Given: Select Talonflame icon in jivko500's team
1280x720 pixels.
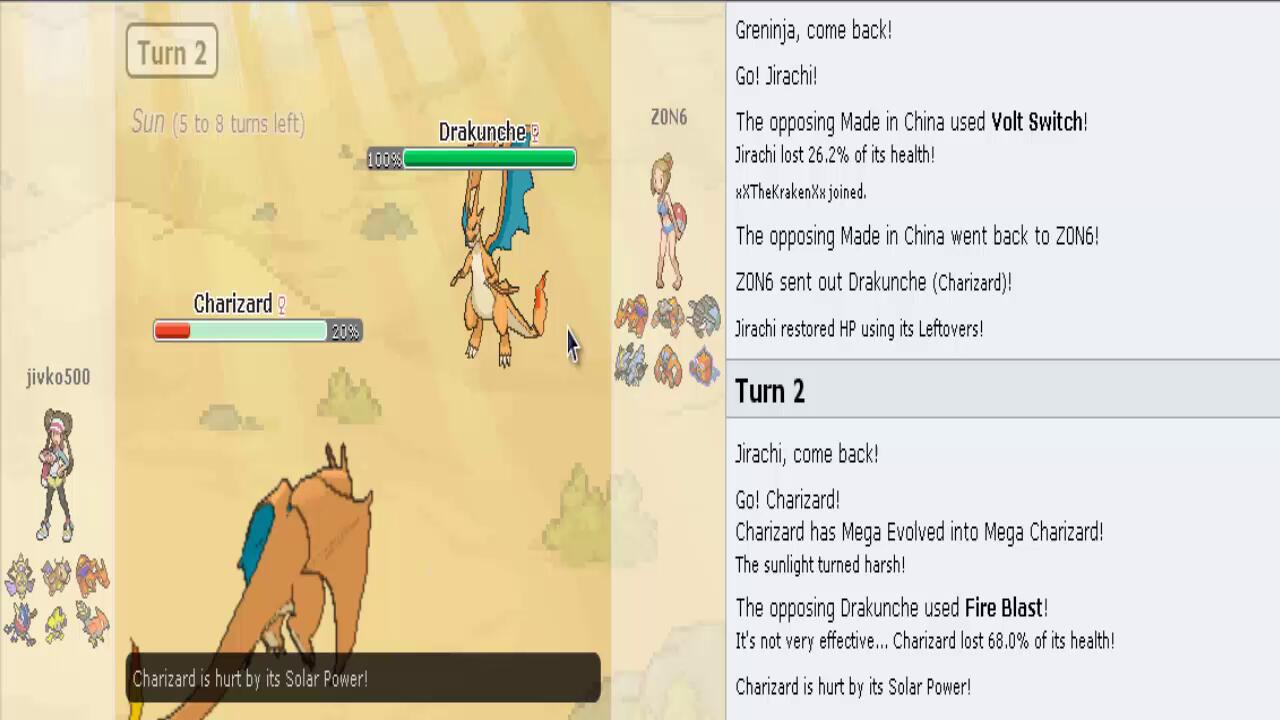Looking at the screenshot, I should pos(93,624).
